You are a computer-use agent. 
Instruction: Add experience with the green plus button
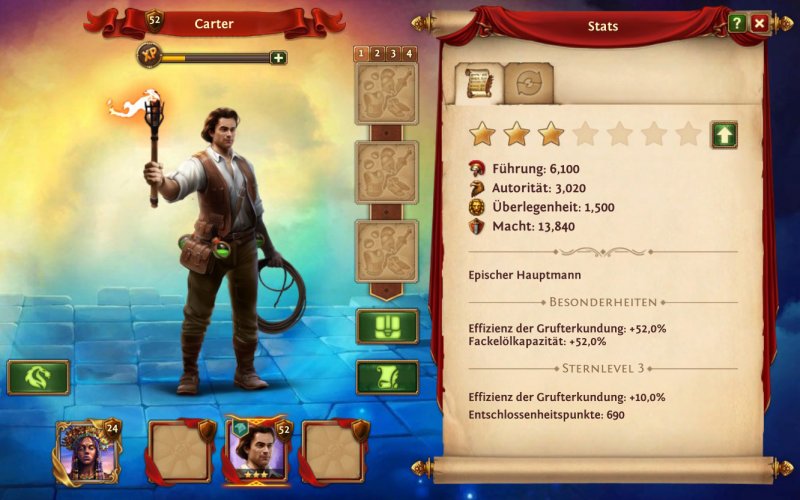coord(278,57)
